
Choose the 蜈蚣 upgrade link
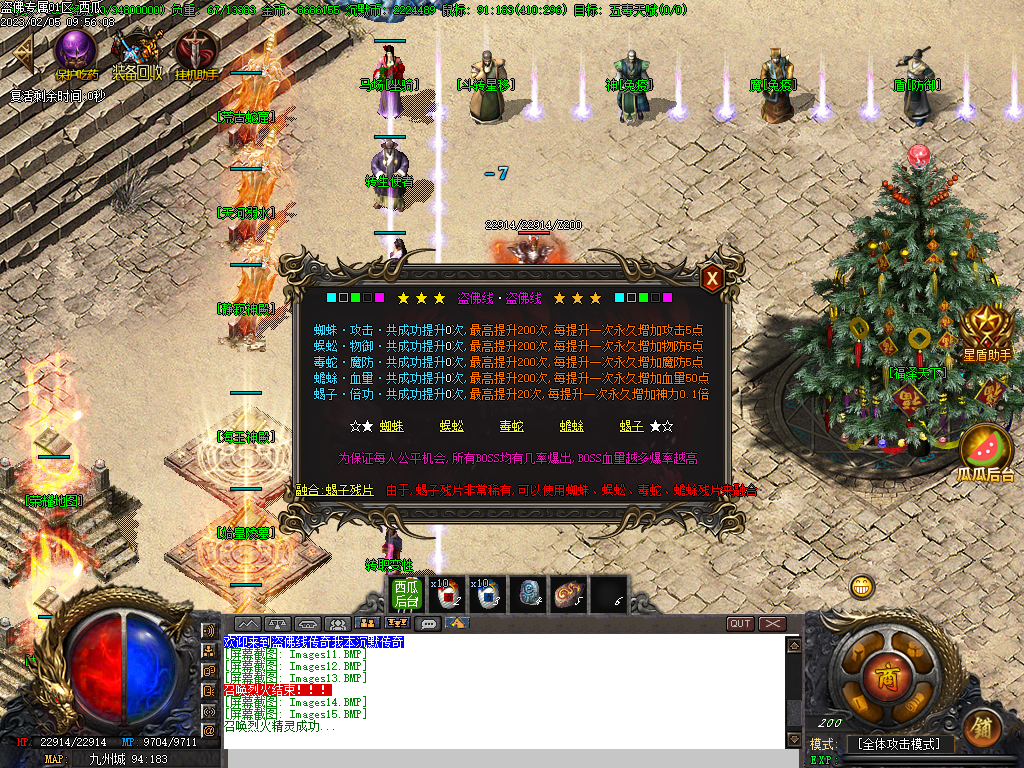point(452,426)
